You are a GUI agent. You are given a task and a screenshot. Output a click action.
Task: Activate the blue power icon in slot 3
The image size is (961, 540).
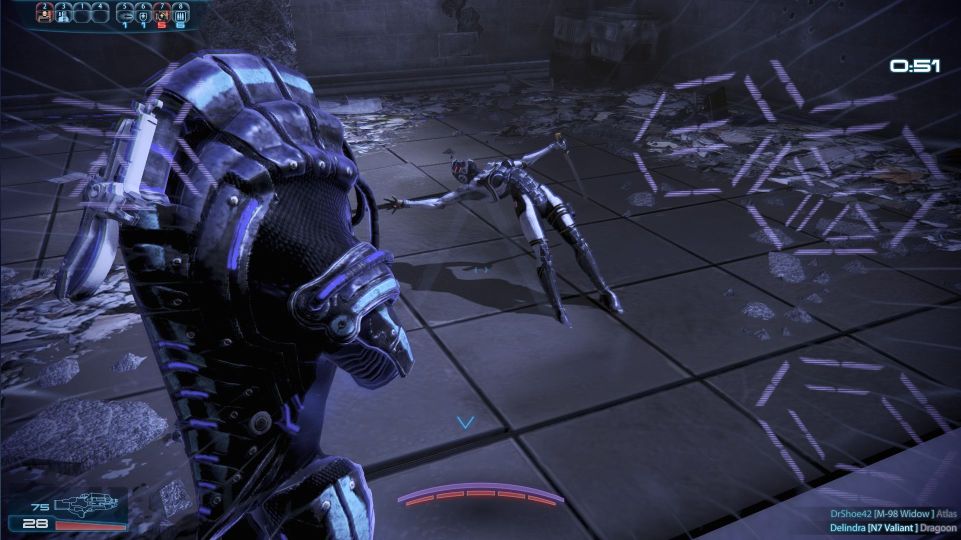click(63, 14)
